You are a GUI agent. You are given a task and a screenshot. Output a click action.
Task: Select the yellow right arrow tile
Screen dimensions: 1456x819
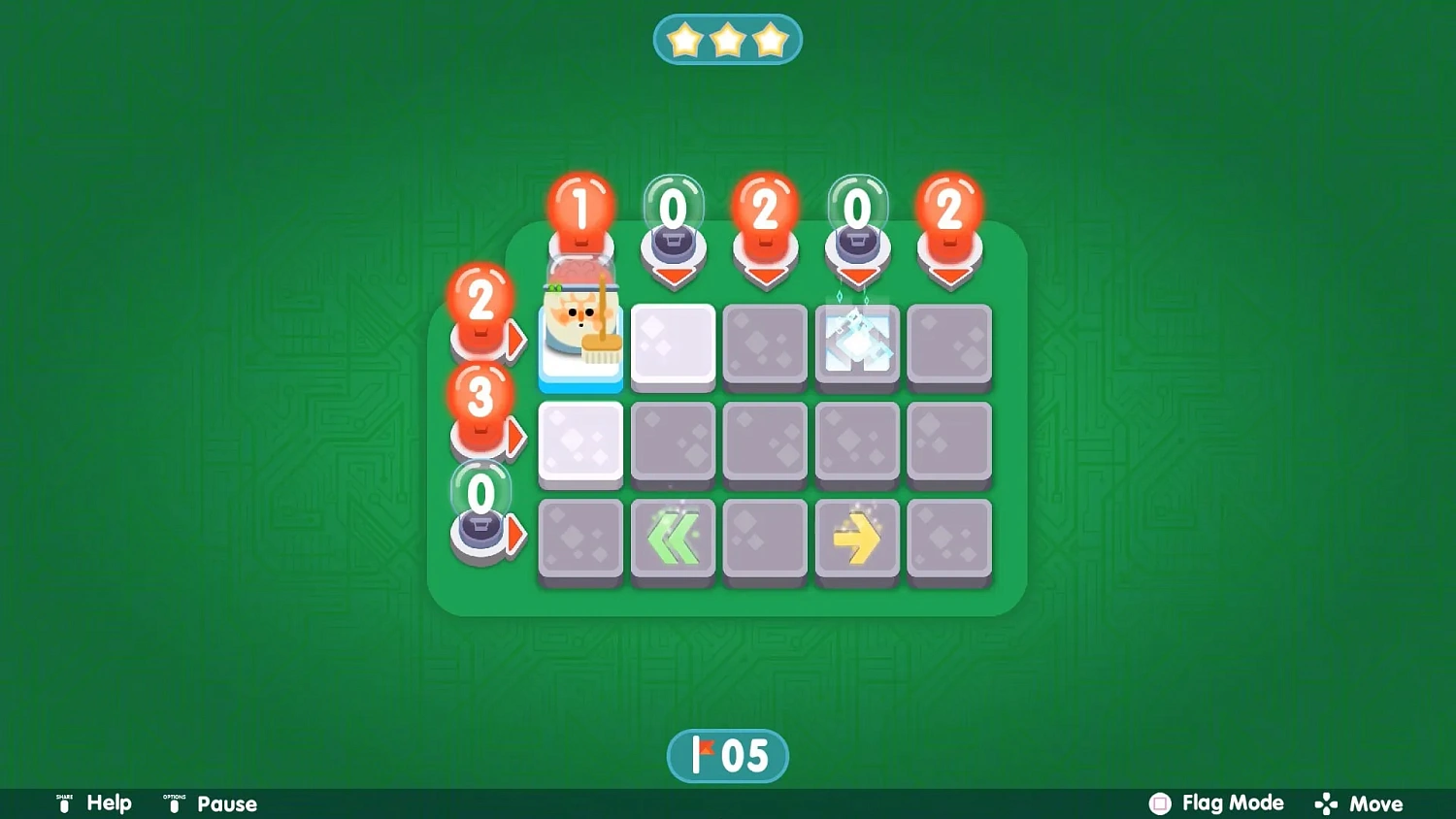point(857,539)
